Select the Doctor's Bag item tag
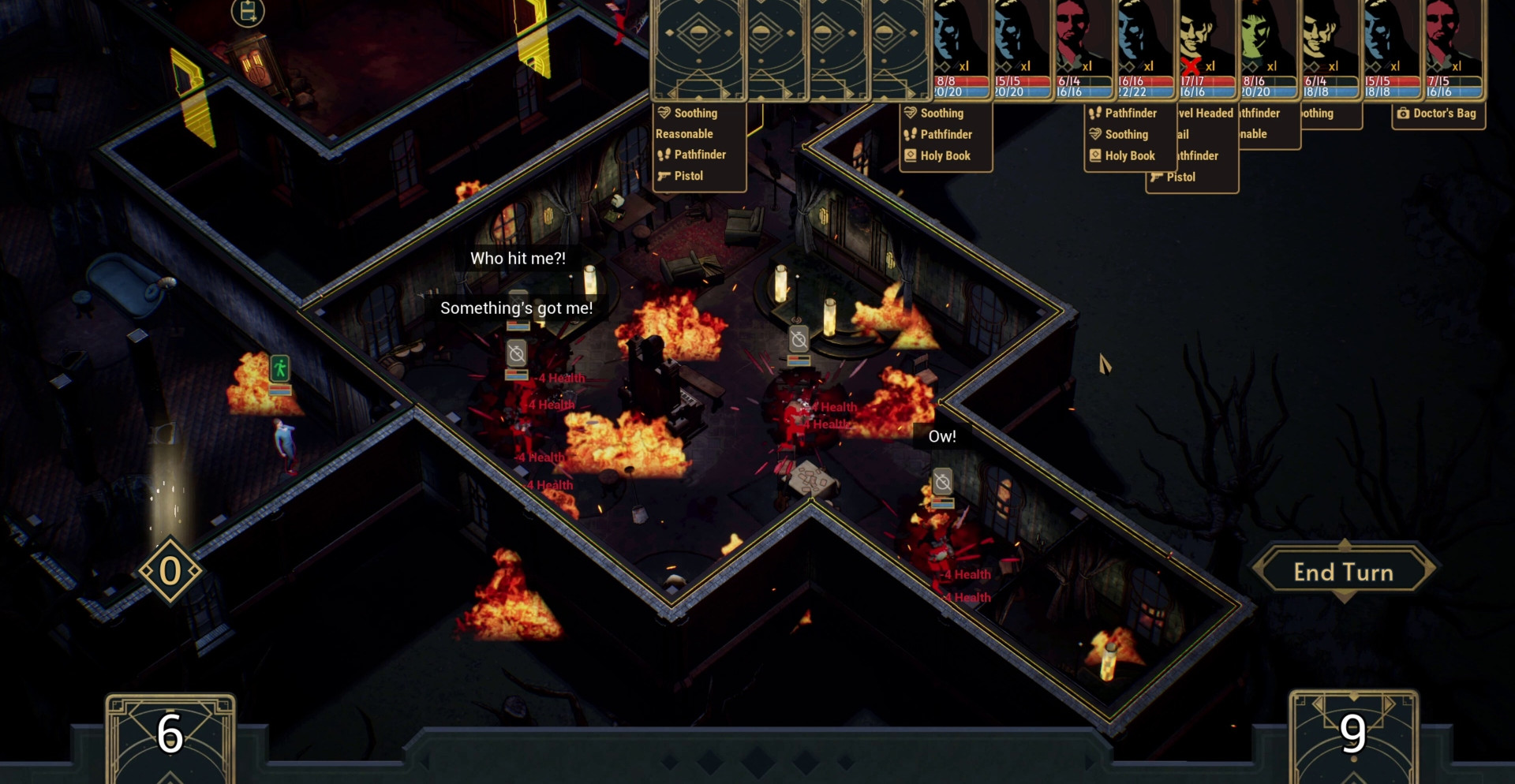 [x=1438, y=114]
